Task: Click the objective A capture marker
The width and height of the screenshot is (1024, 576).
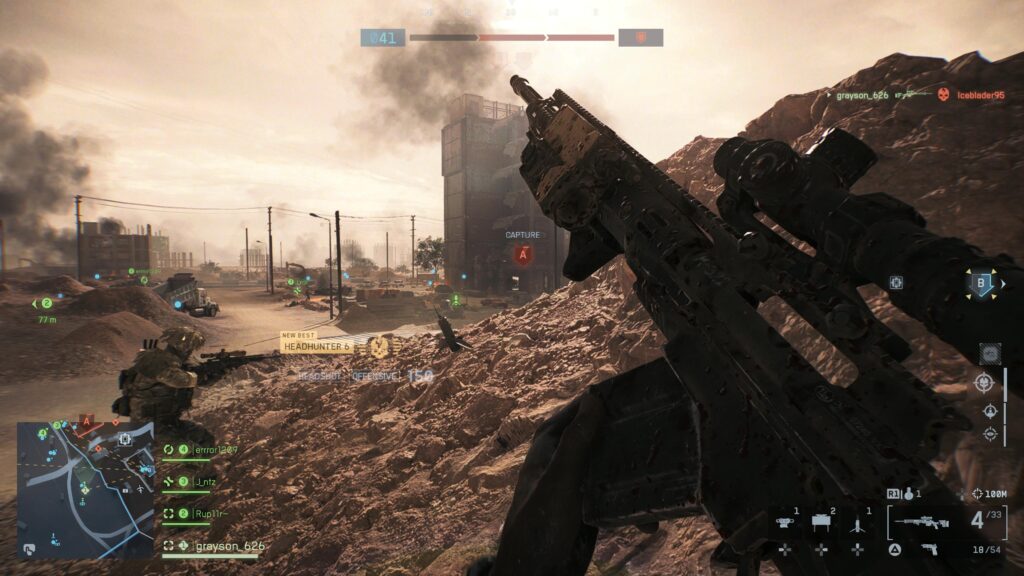Action: click(x=521, y=255)
